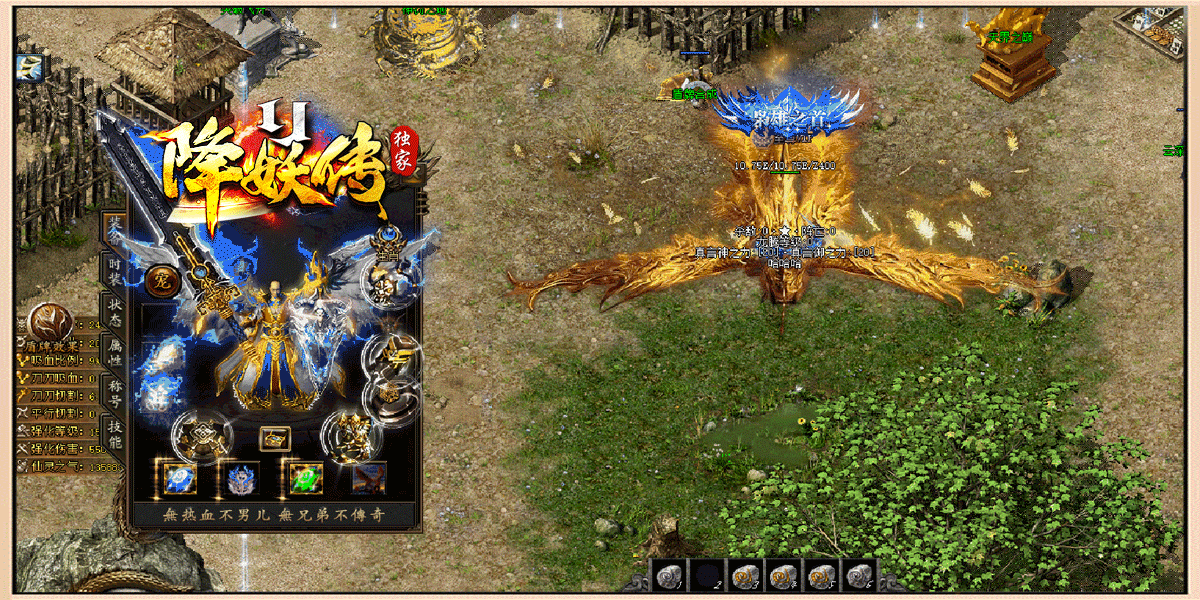Image resolution: width=1200 pixels, height=600 pixels.
Task: Use the stone in hotbar slot 1
Action: [667, 577]
